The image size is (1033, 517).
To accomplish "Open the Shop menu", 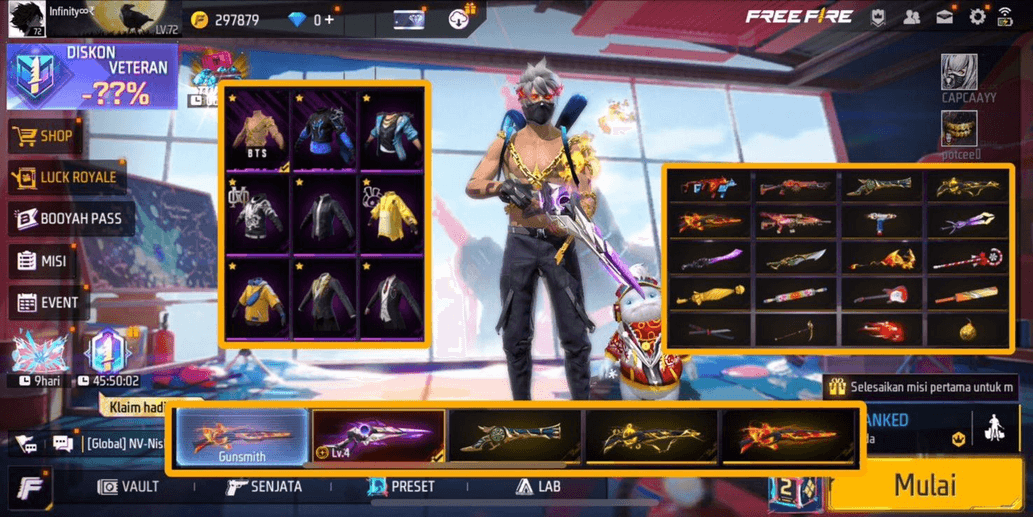I will [x=47, y=136].
